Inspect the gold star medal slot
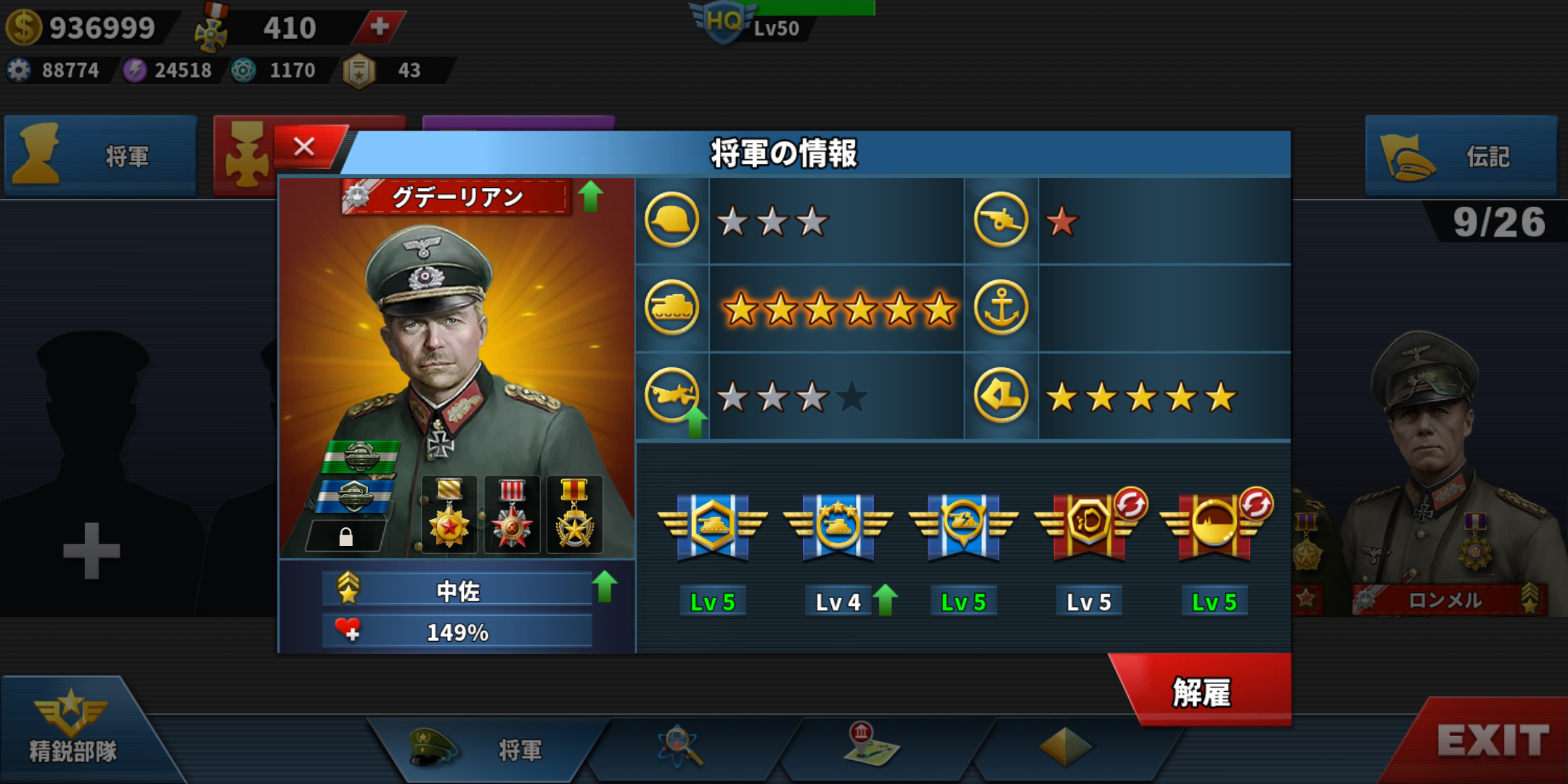1568x784 pixels. [449, 514]
